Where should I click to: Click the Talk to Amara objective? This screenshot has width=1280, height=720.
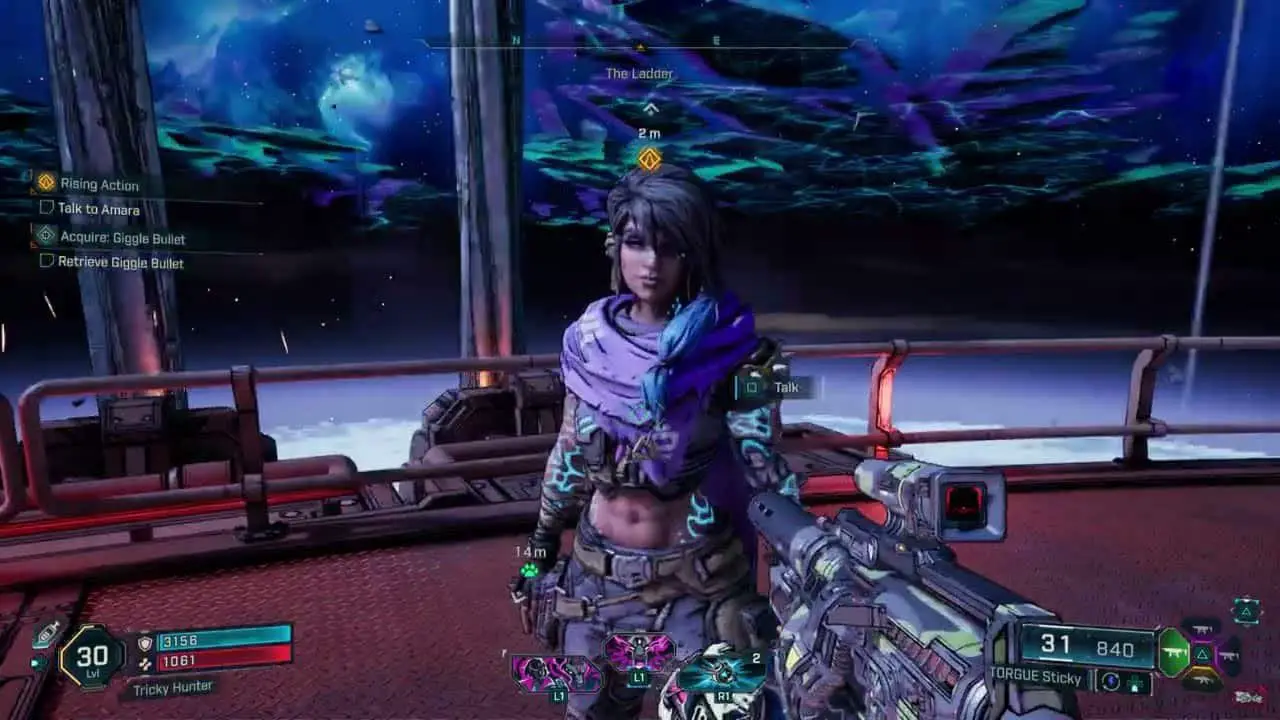tap(98, 209)
